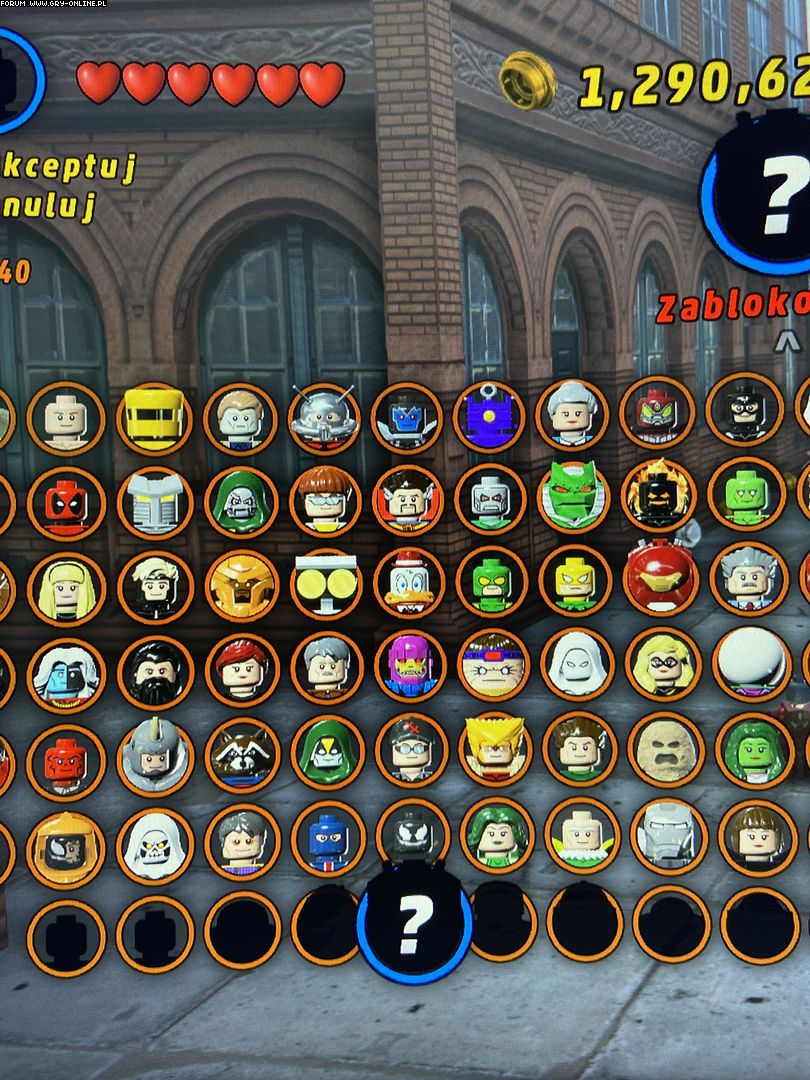
Task: Select Doctor Octopus with the goggles
Action: pyautogui.click(x=325, y=501)
